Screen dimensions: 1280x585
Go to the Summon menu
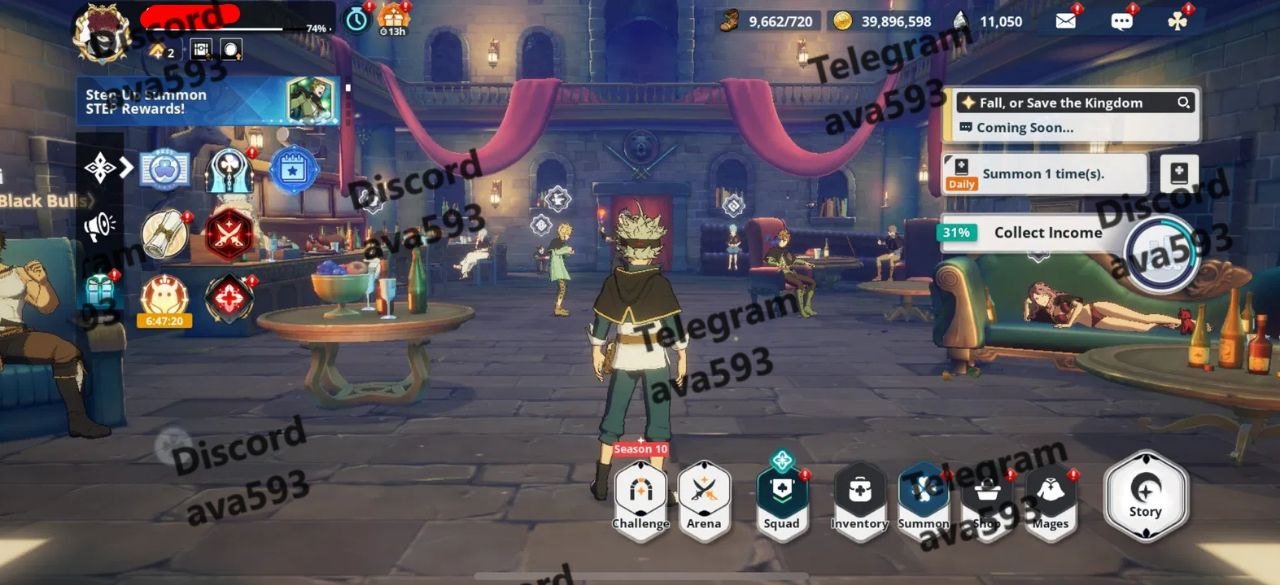923,498
